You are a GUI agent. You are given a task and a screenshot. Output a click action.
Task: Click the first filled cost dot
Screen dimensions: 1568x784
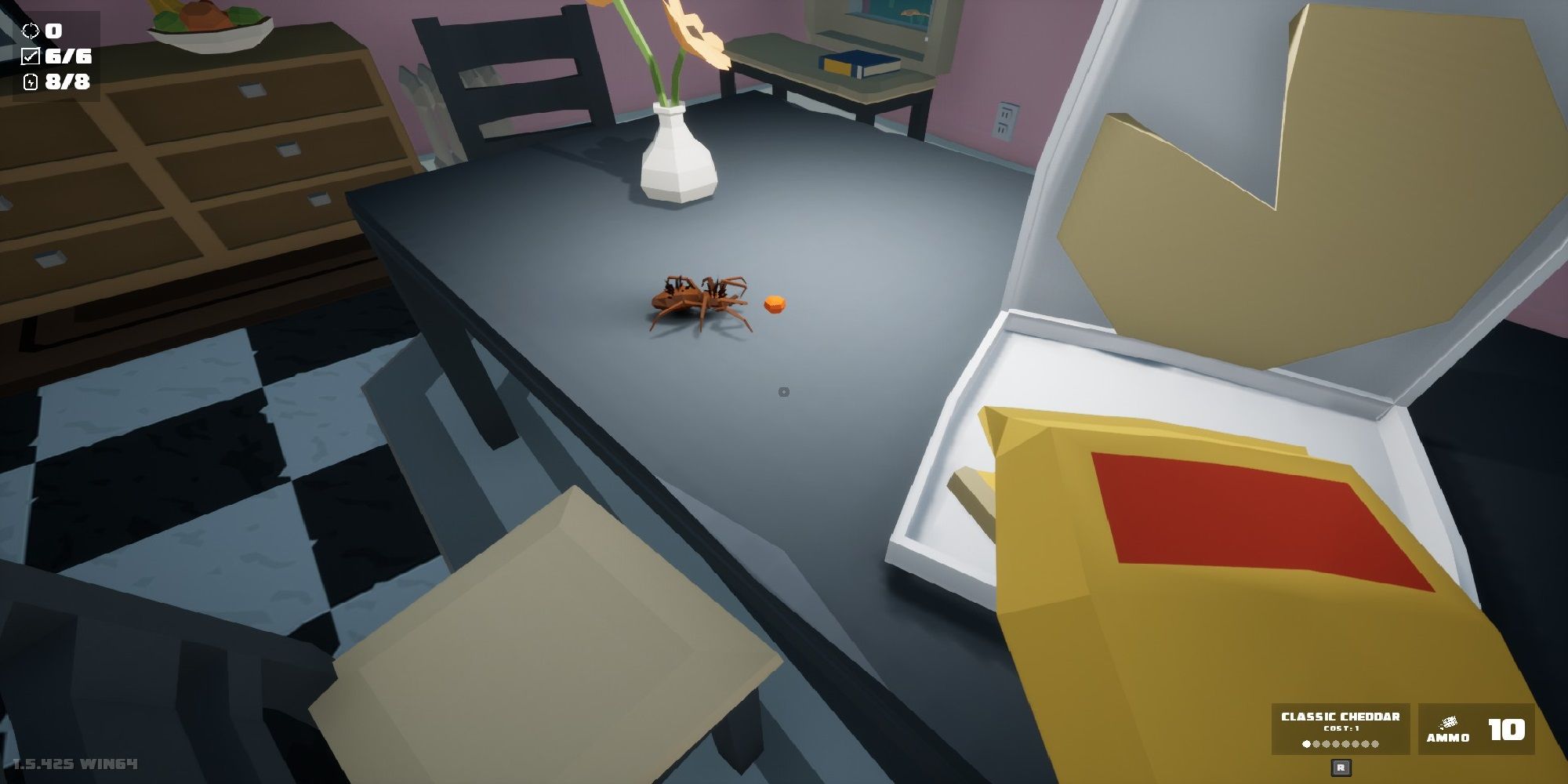pos(1306,742)
